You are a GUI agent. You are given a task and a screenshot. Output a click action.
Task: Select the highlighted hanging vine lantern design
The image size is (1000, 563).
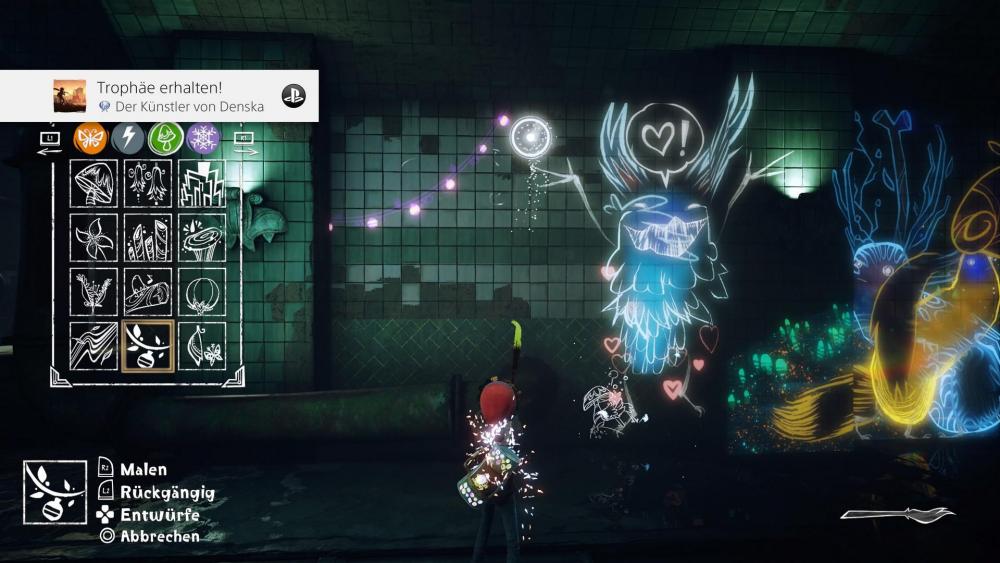(148, 345)
